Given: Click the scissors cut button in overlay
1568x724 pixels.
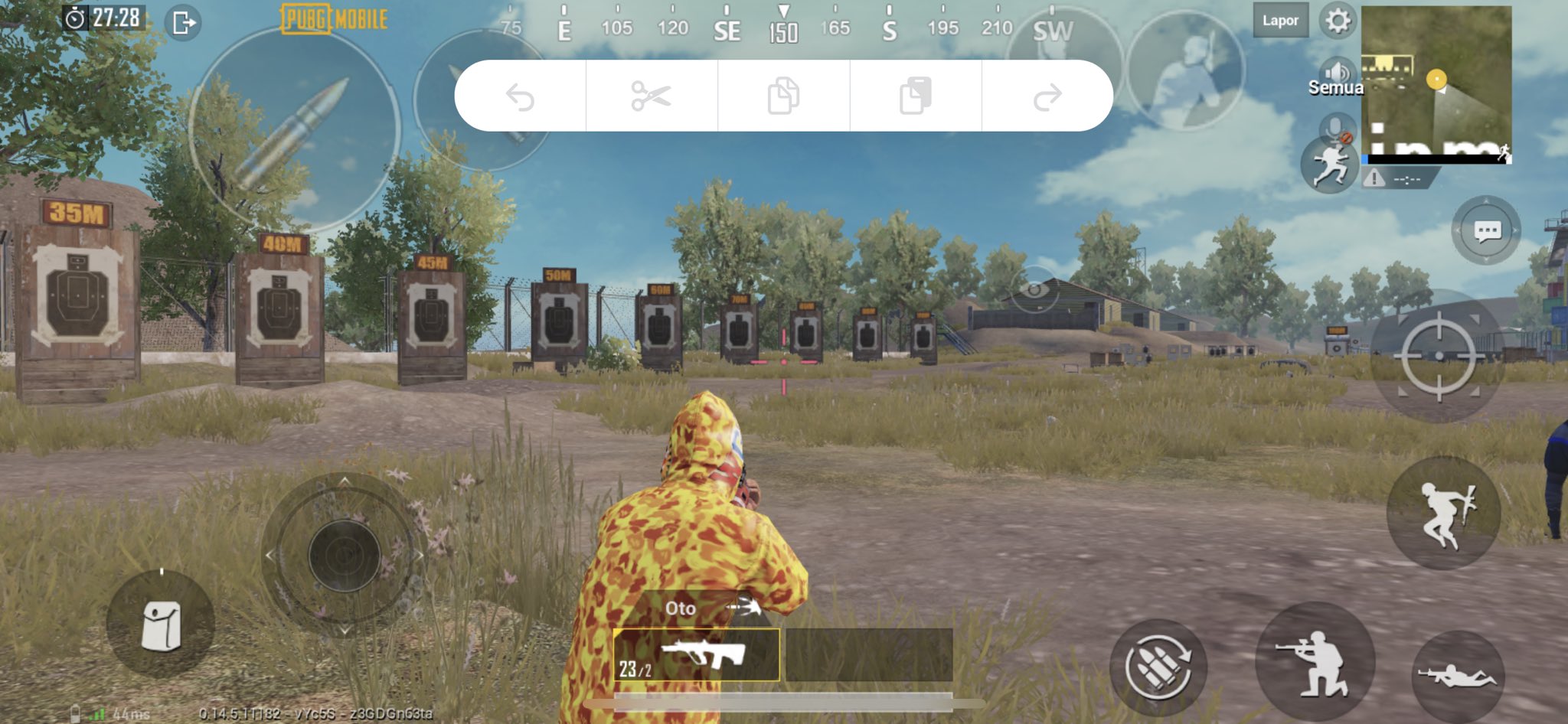Looking at the screenshot, I should click(x=652, y=96).
